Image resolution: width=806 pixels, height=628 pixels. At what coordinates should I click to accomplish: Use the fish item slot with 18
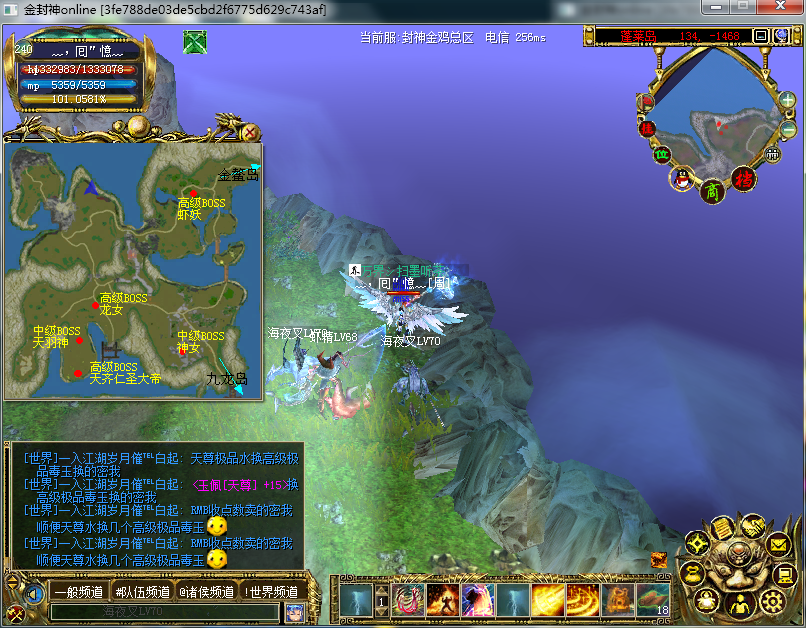pos(652,600)
